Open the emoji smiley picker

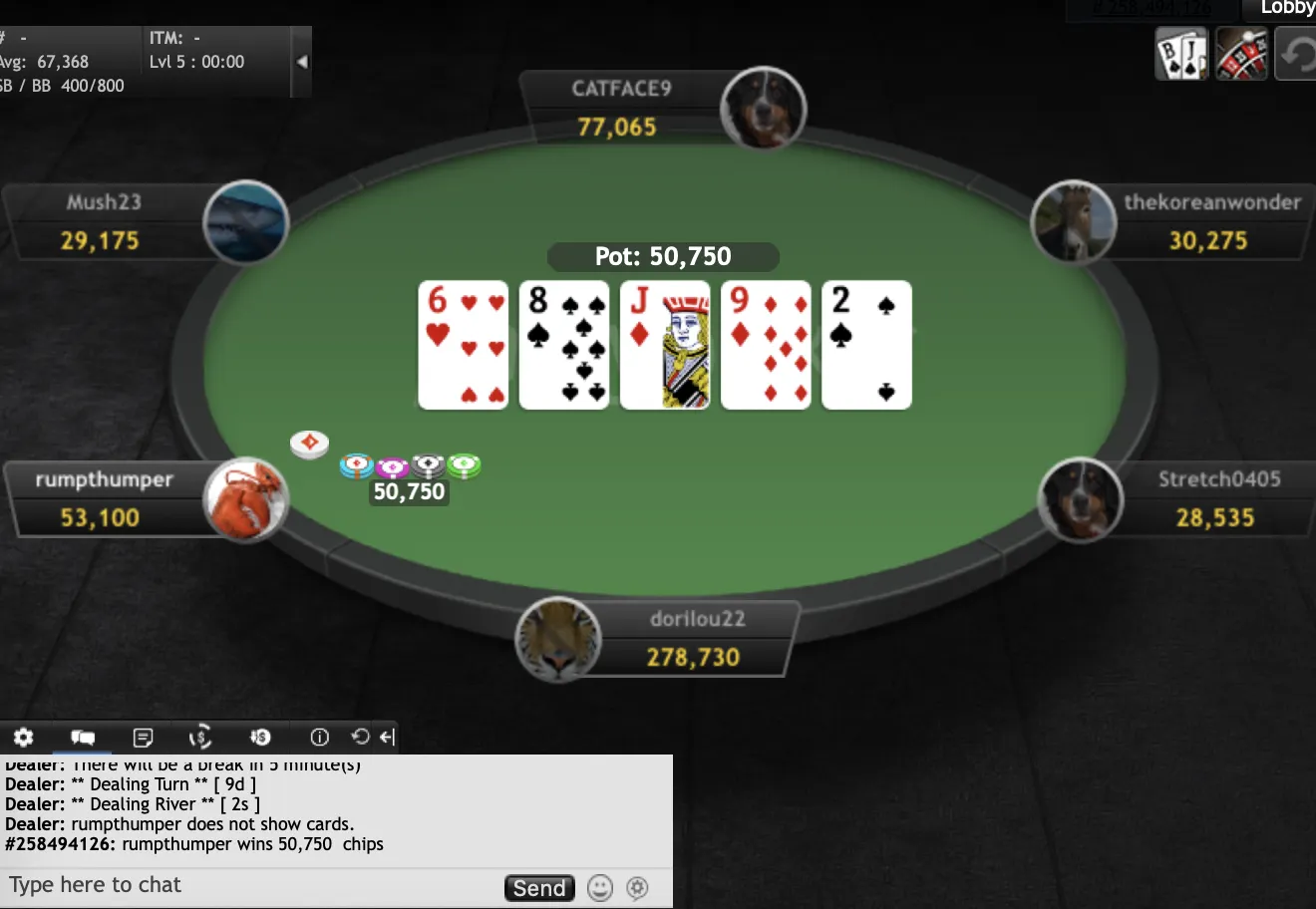point(599,888)
